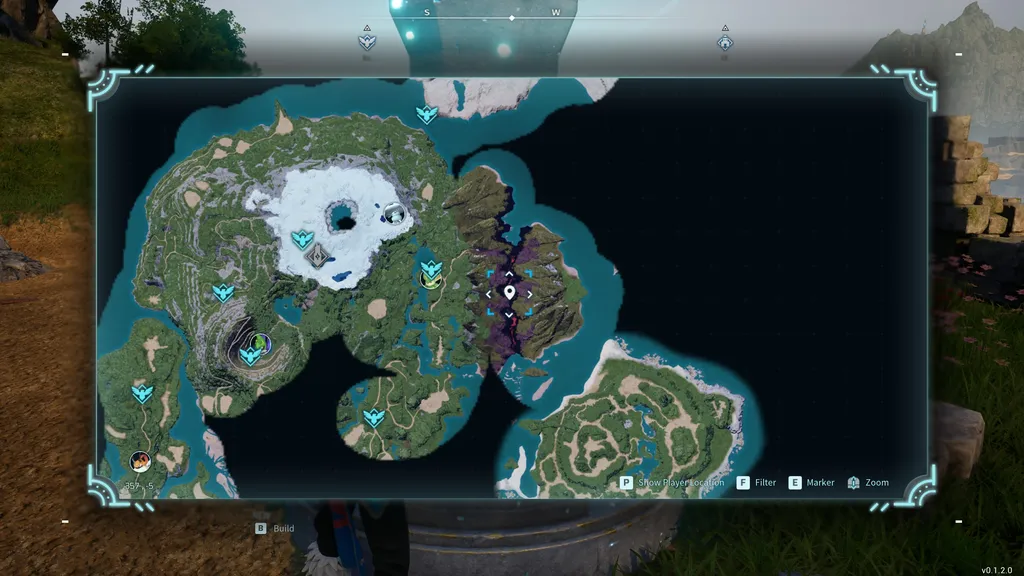Select the white Pal boss icon beside the snowfield
This screenshot has width=1024, height=576.
point(395,212)
